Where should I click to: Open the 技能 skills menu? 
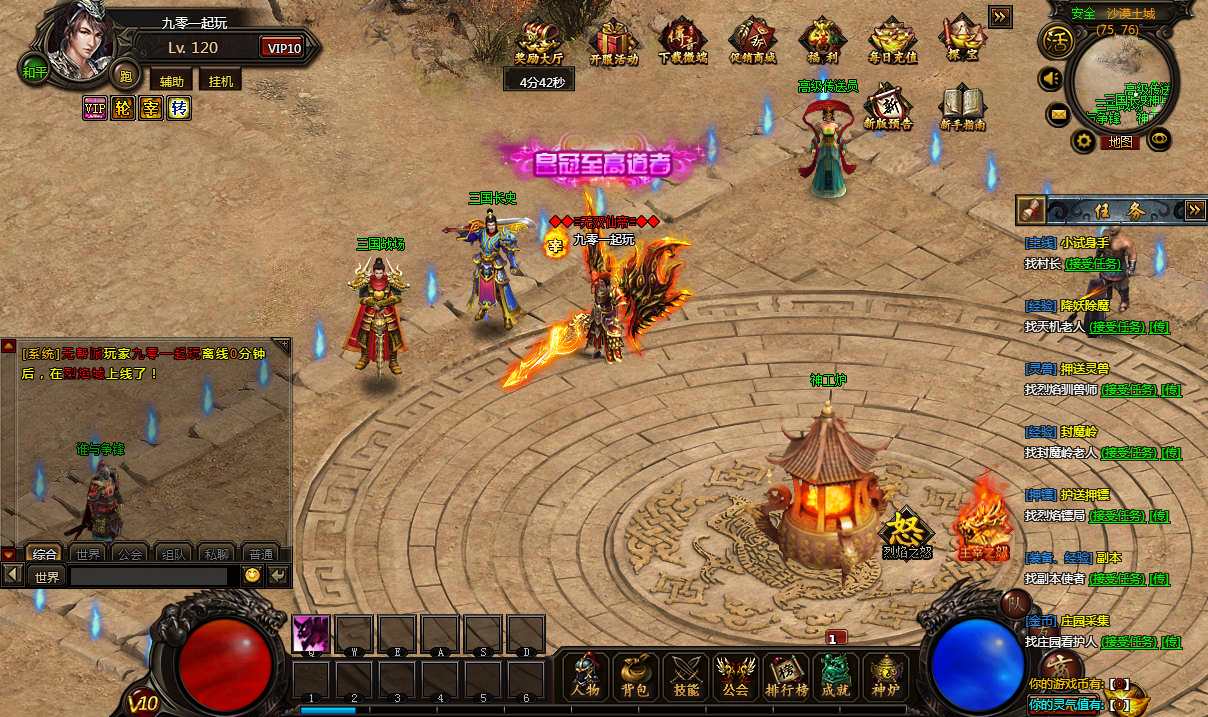[686, 675]
